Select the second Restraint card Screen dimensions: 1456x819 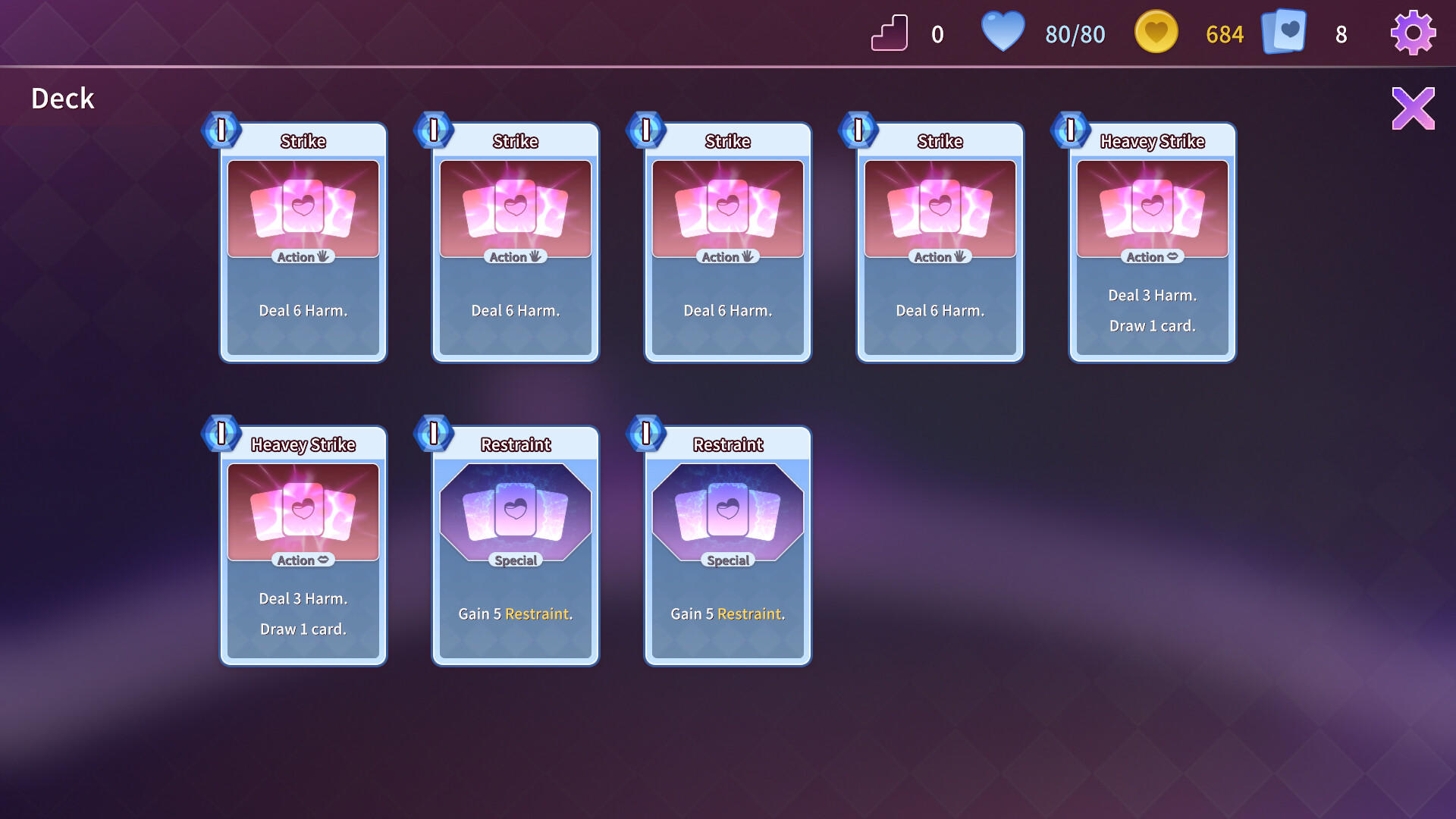point(726,546)
